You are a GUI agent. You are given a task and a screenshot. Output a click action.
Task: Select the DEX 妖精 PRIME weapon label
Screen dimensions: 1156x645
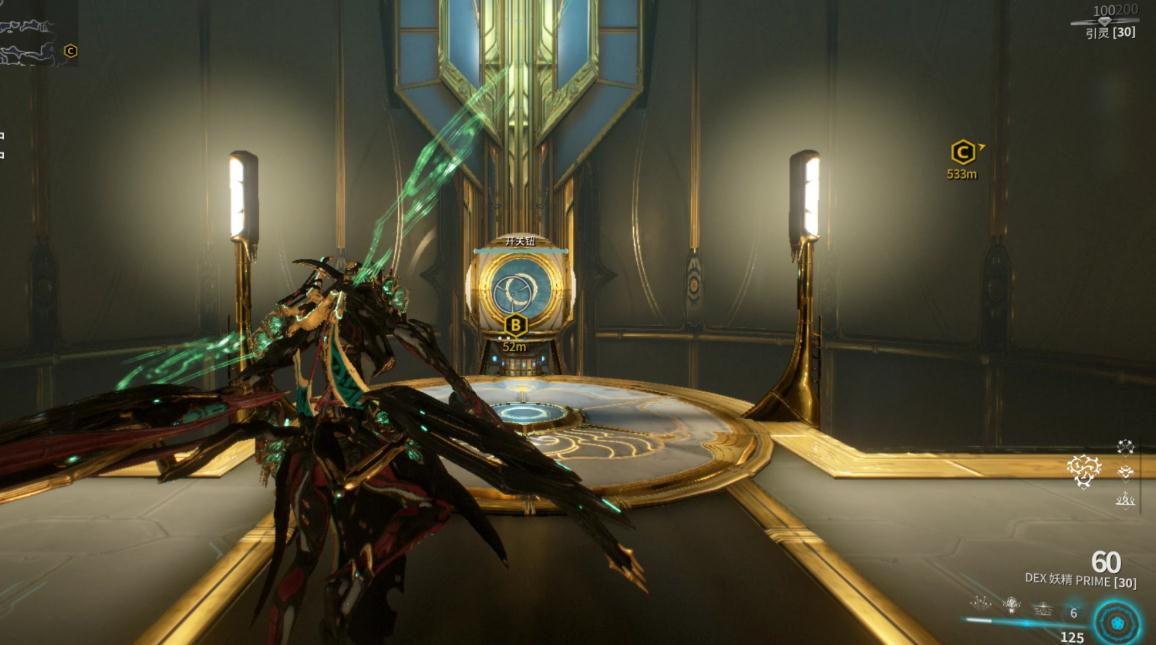pos(1080,579)
